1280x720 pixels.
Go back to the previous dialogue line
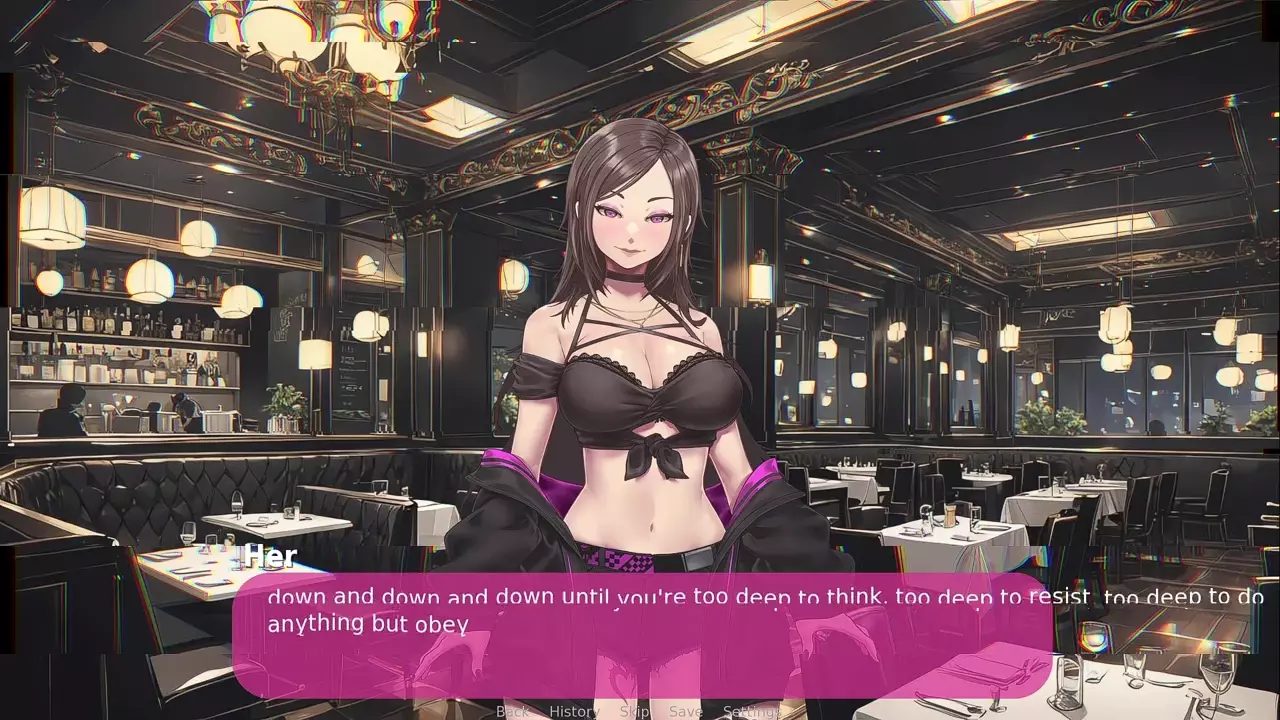click(512, 711)
